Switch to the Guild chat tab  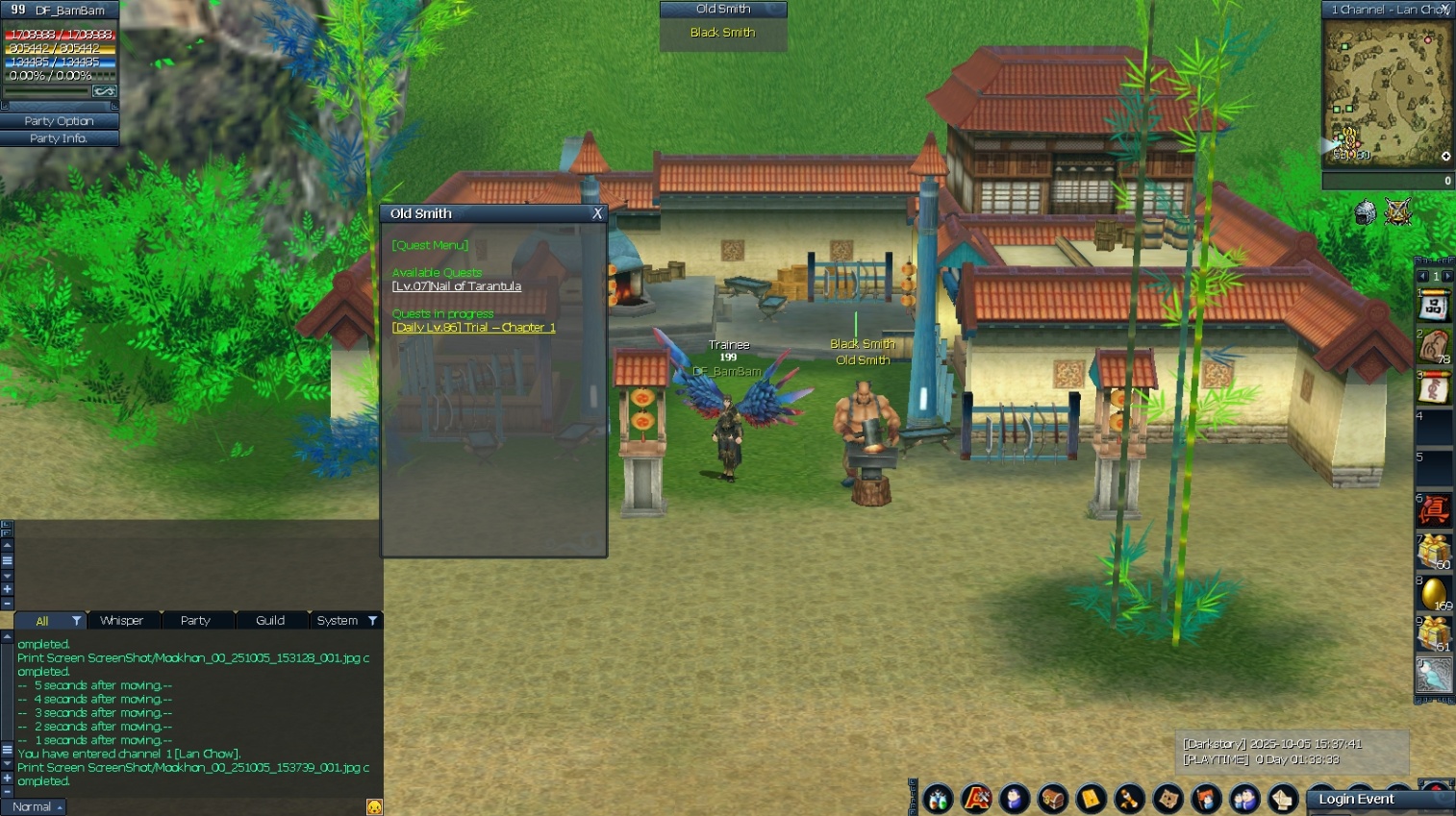(270, 621)
